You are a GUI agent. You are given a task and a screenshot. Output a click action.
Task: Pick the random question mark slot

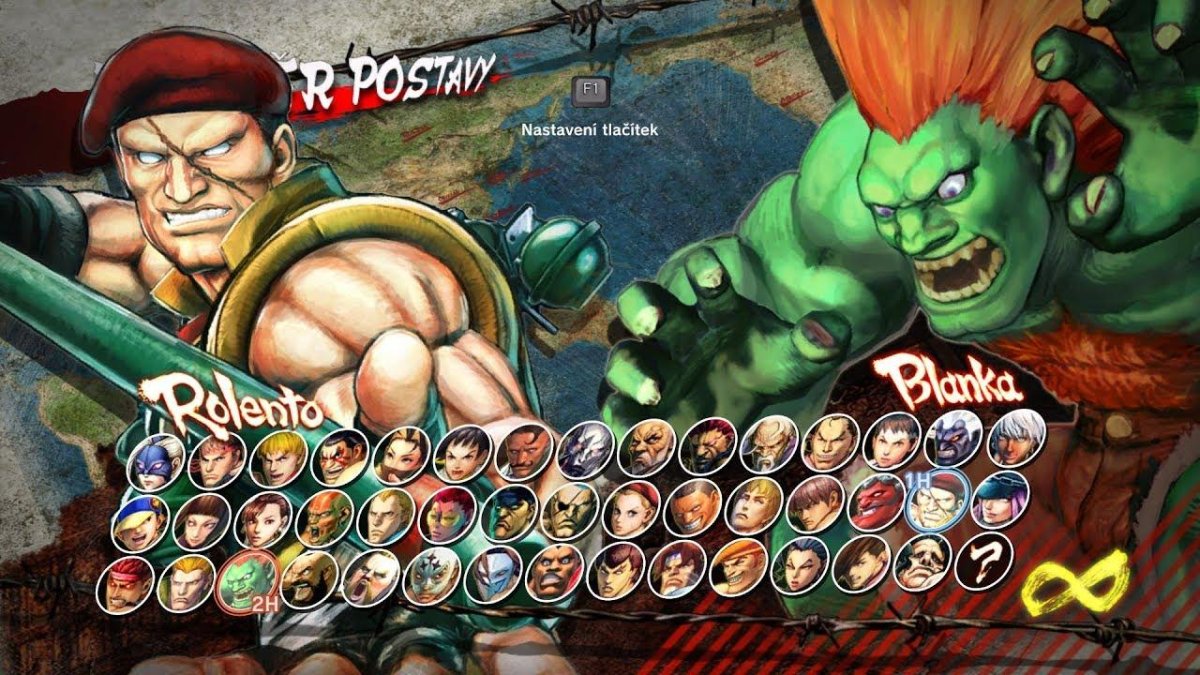click(x=984, y=562)
